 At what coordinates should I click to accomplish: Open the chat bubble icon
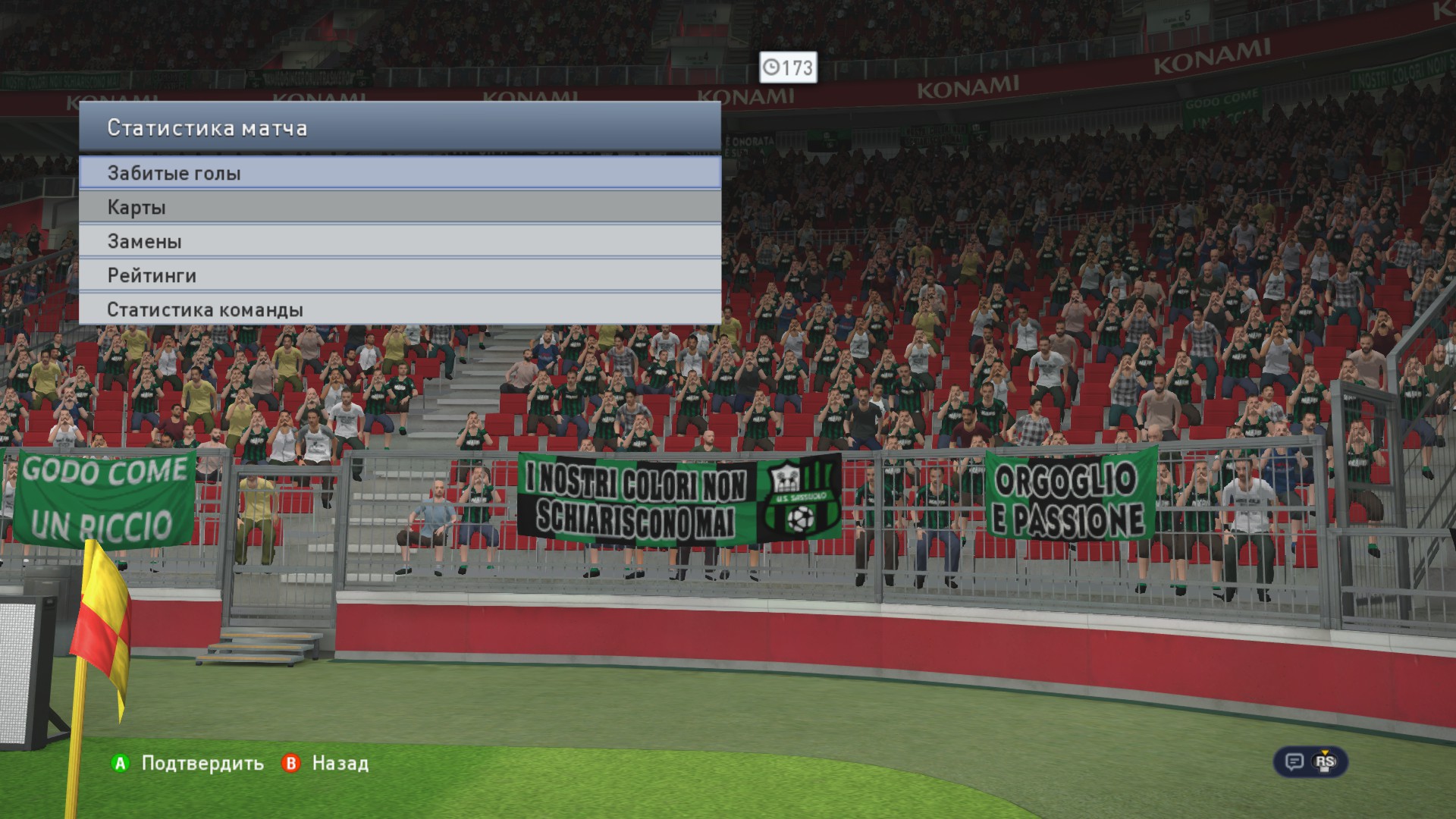tap(1294, 761)
